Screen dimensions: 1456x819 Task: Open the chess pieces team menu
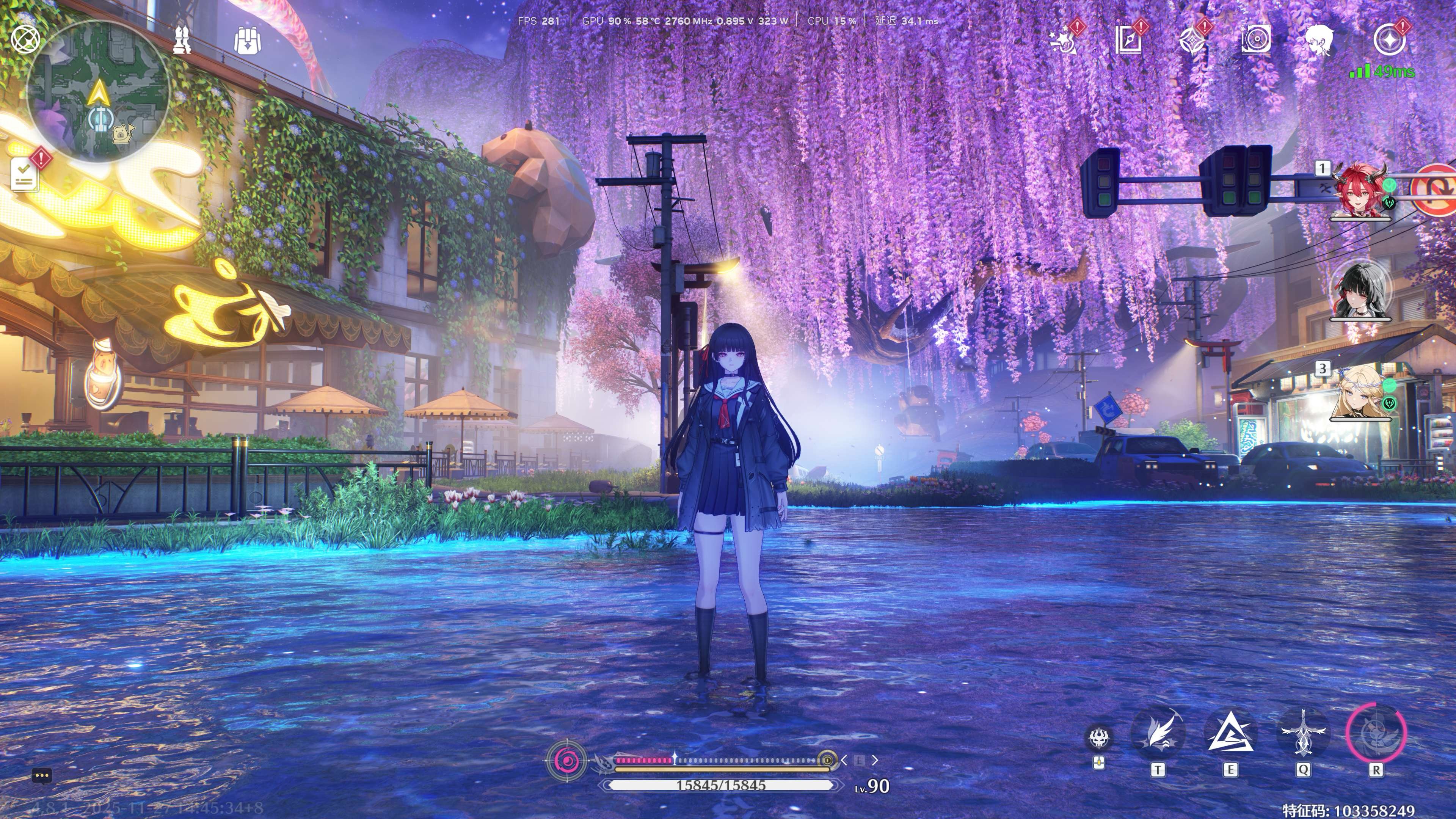click(x=182, y=39)
